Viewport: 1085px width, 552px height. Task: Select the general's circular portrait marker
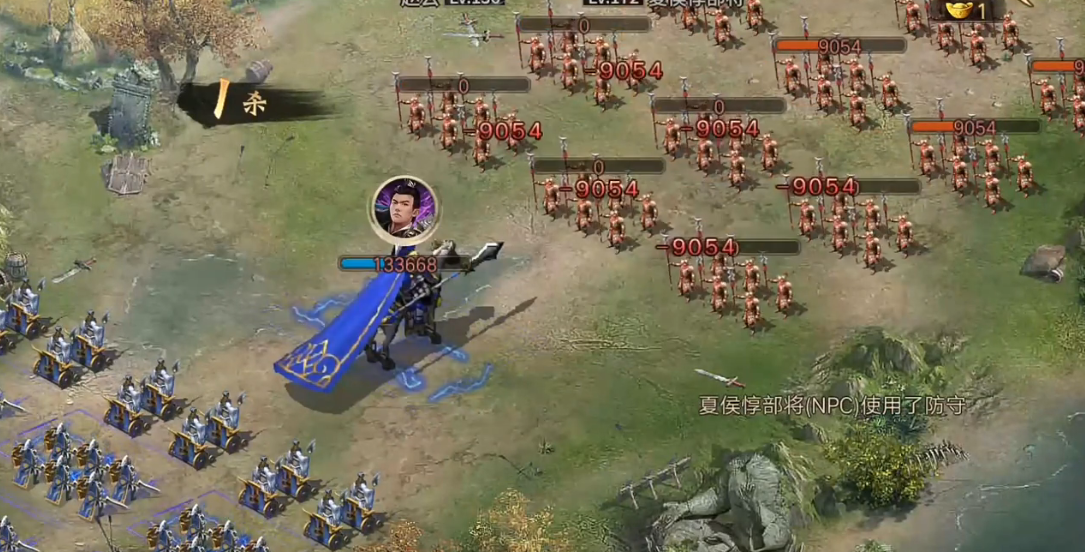(404, 208)
